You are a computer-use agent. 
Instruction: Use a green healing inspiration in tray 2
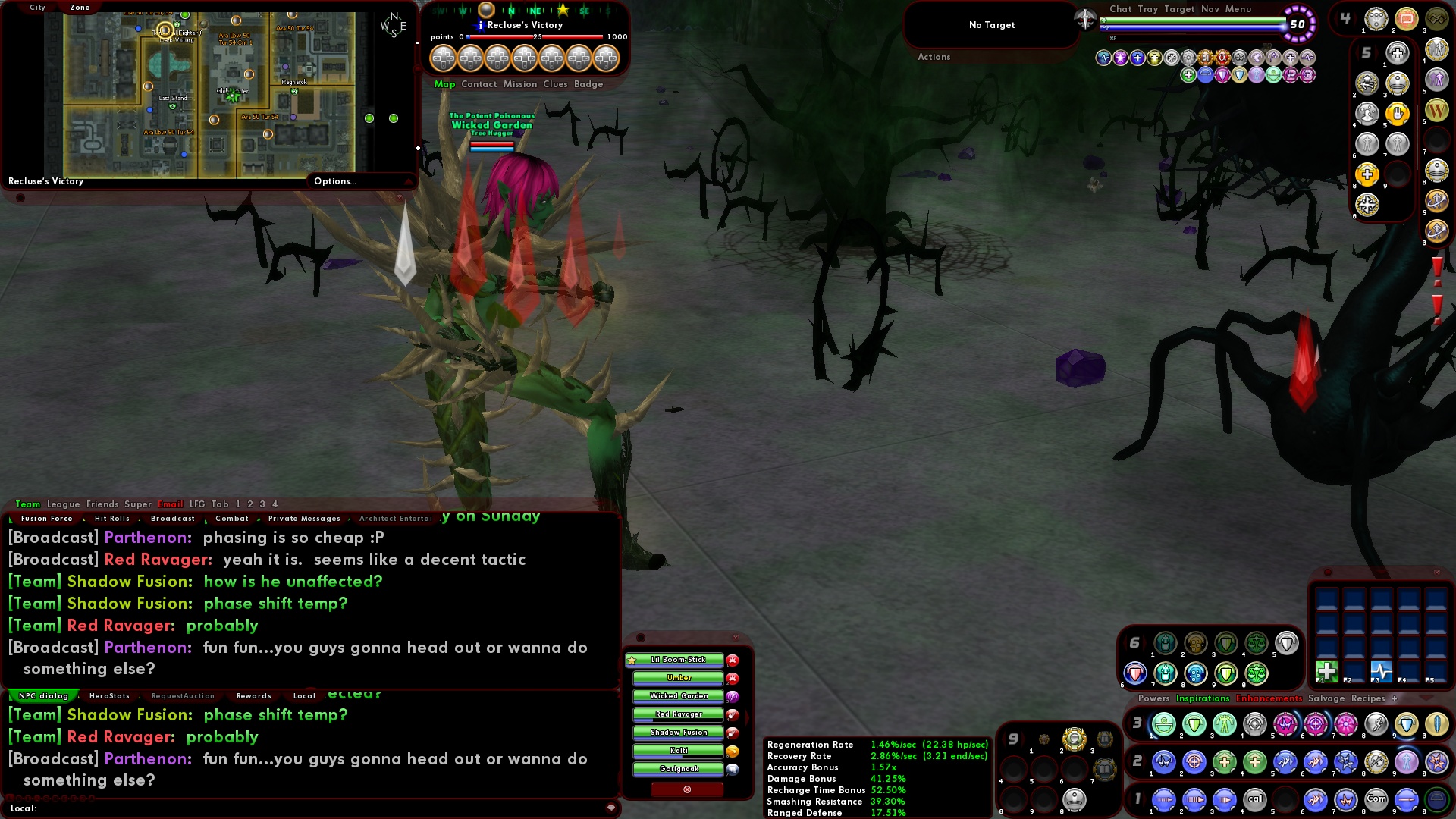1225,763
